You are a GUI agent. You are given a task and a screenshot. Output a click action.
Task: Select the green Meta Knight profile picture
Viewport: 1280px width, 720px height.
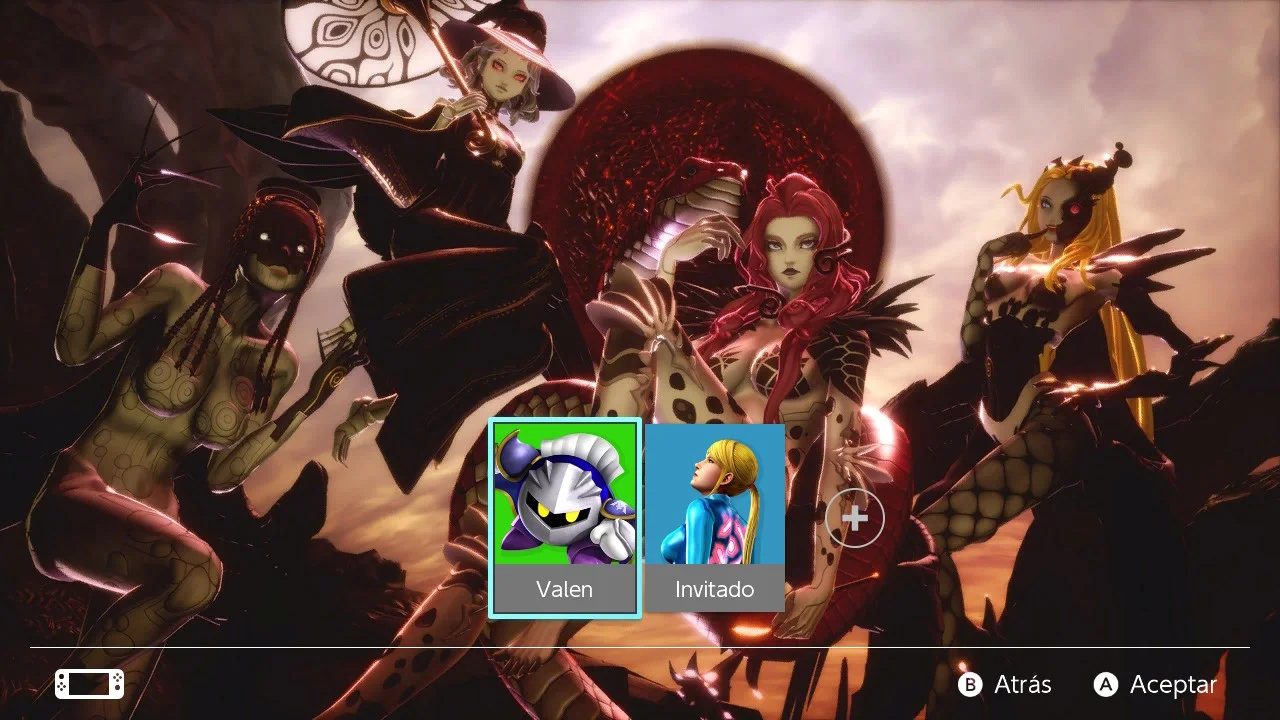pyautogui.click(x=563, y=500)
